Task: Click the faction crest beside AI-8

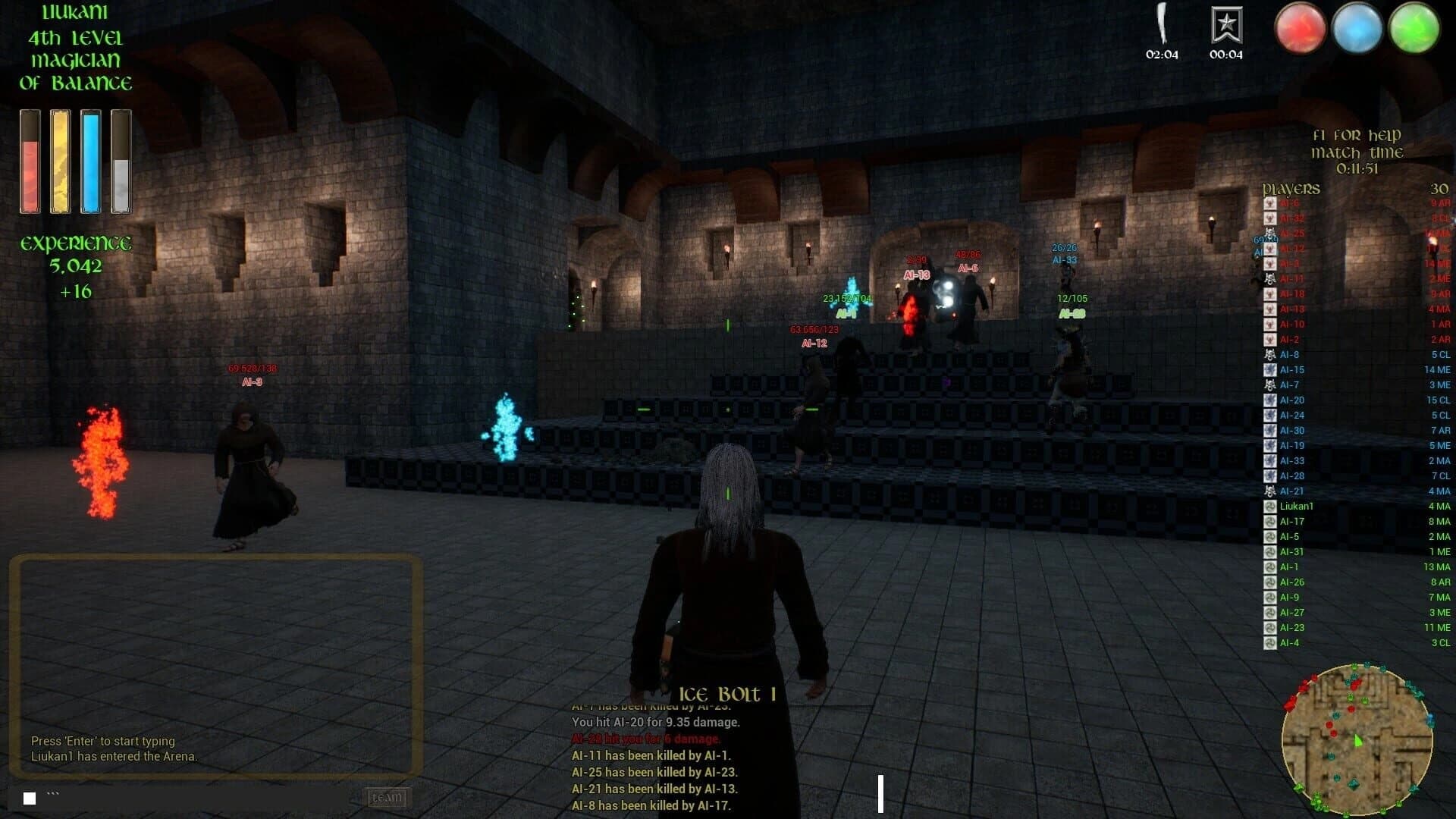Action: 1269,354
